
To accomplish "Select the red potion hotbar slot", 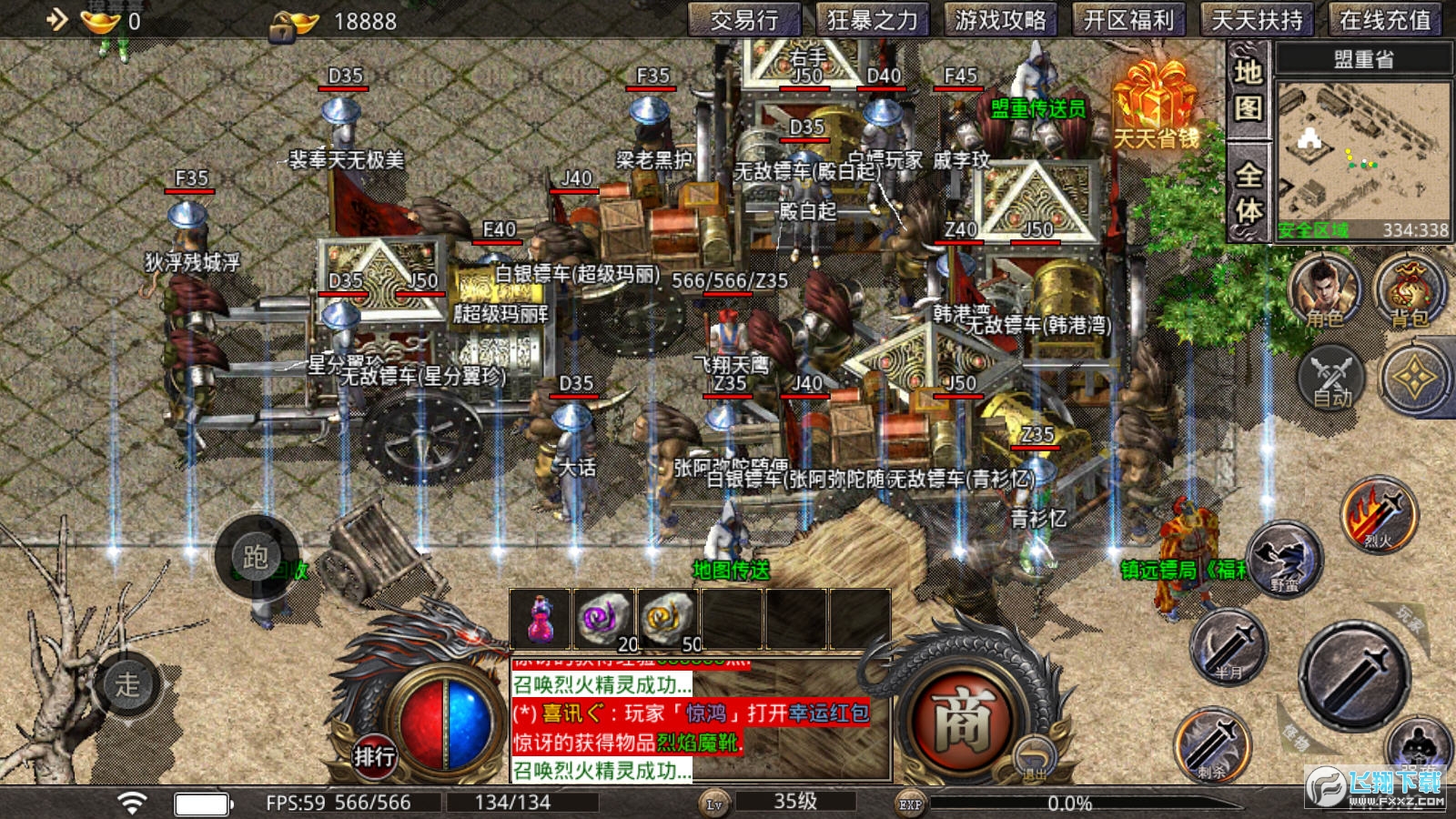I will pos(540,620).
